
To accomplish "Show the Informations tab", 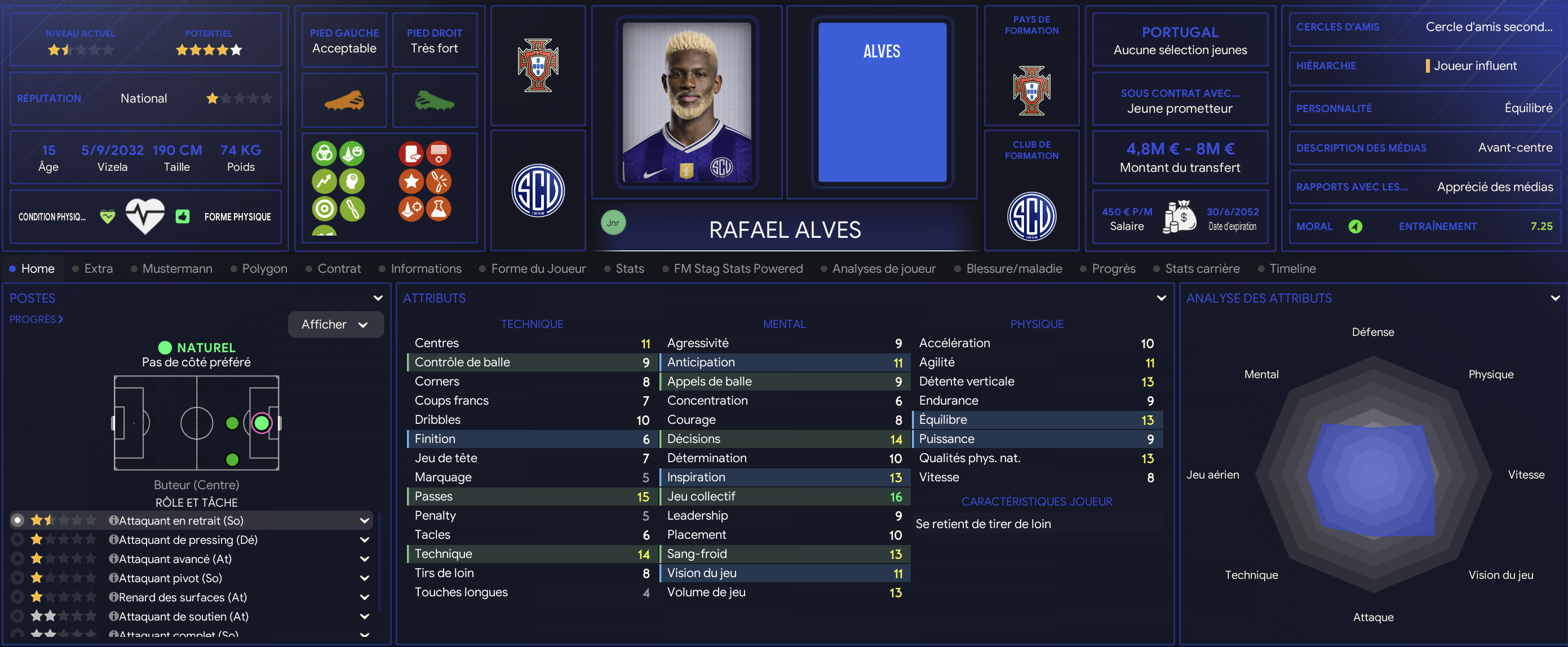I will pos(426,268).
